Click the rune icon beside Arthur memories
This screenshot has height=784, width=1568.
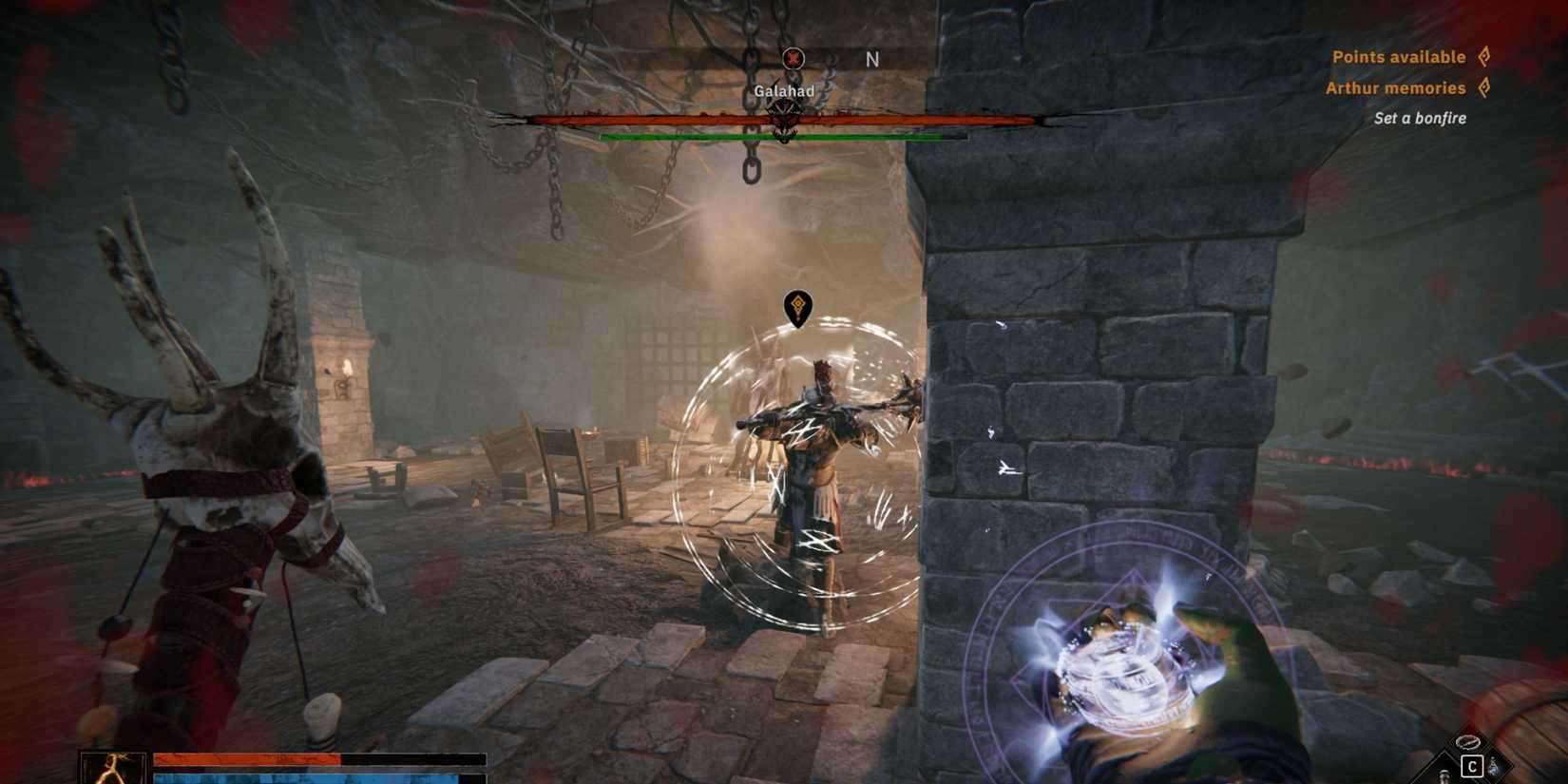pos(1485,86)
